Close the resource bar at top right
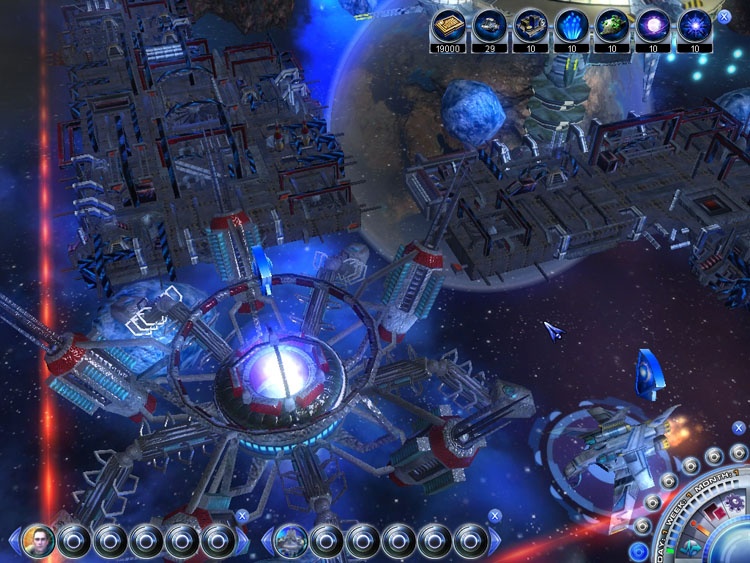 click(x=724, y=17)
